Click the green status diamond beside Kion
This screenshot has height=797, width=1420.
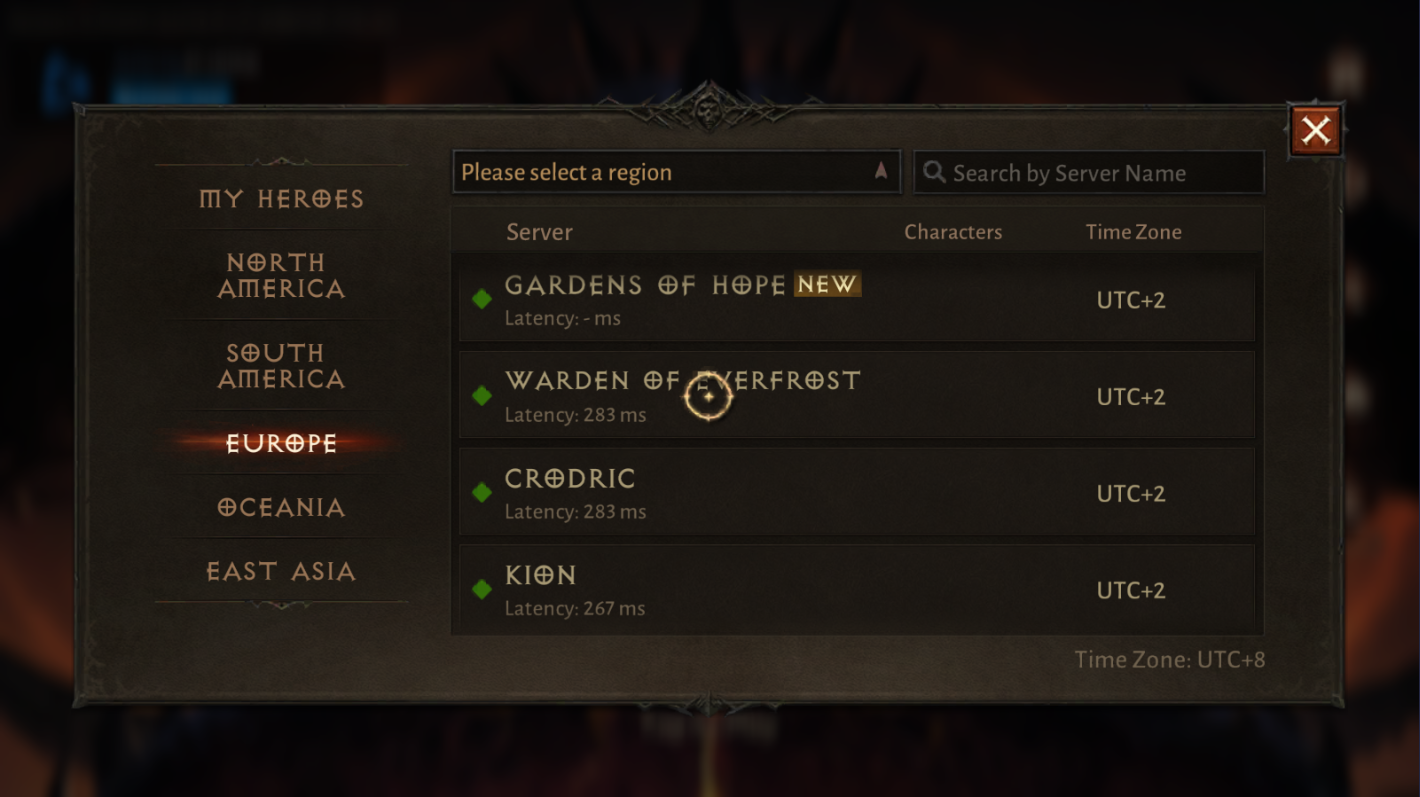click(483, 589)
